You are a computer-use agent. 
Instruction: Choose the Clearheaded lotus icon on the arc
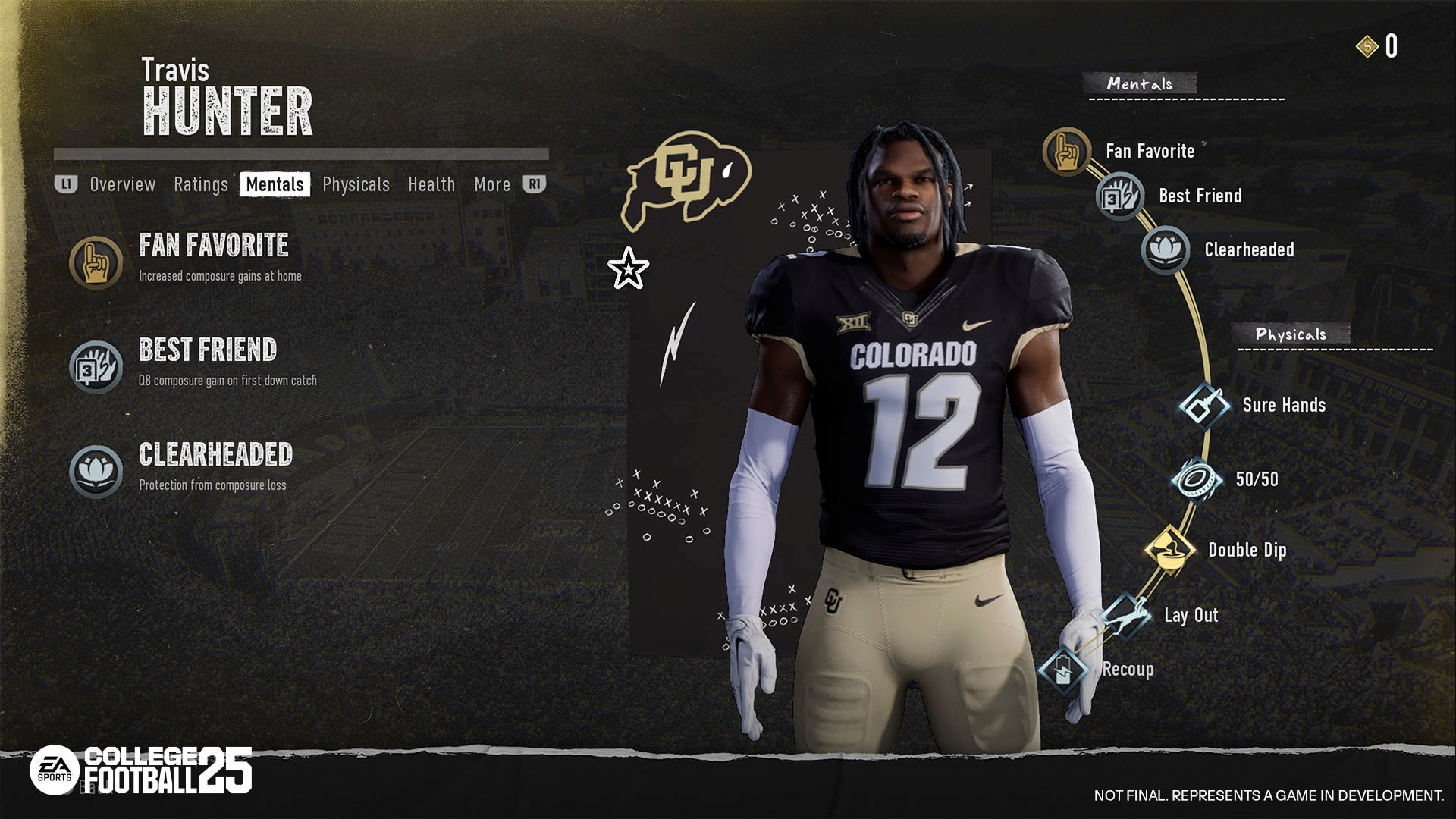click(1165, 249)
